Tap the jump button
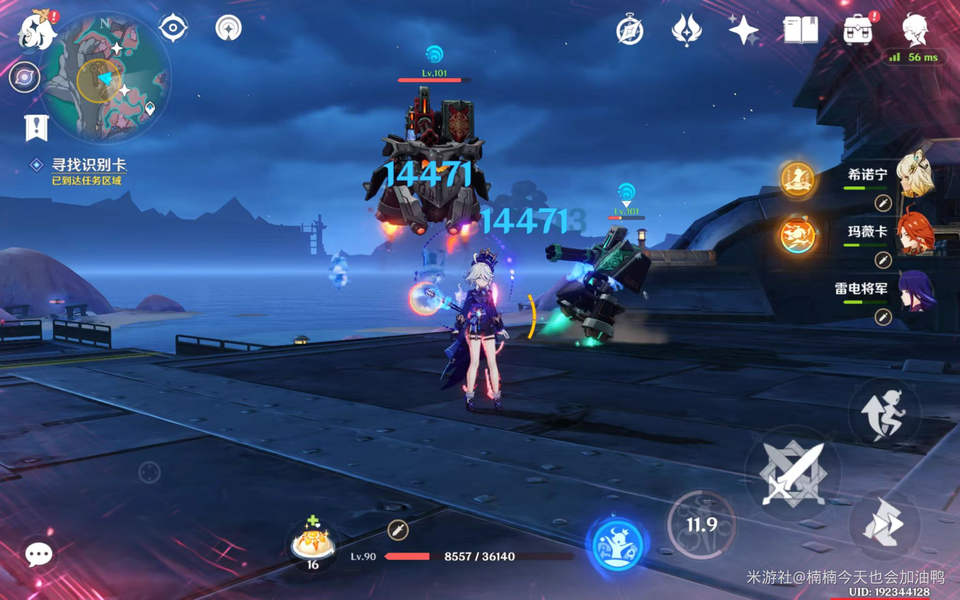 (883, 522)
